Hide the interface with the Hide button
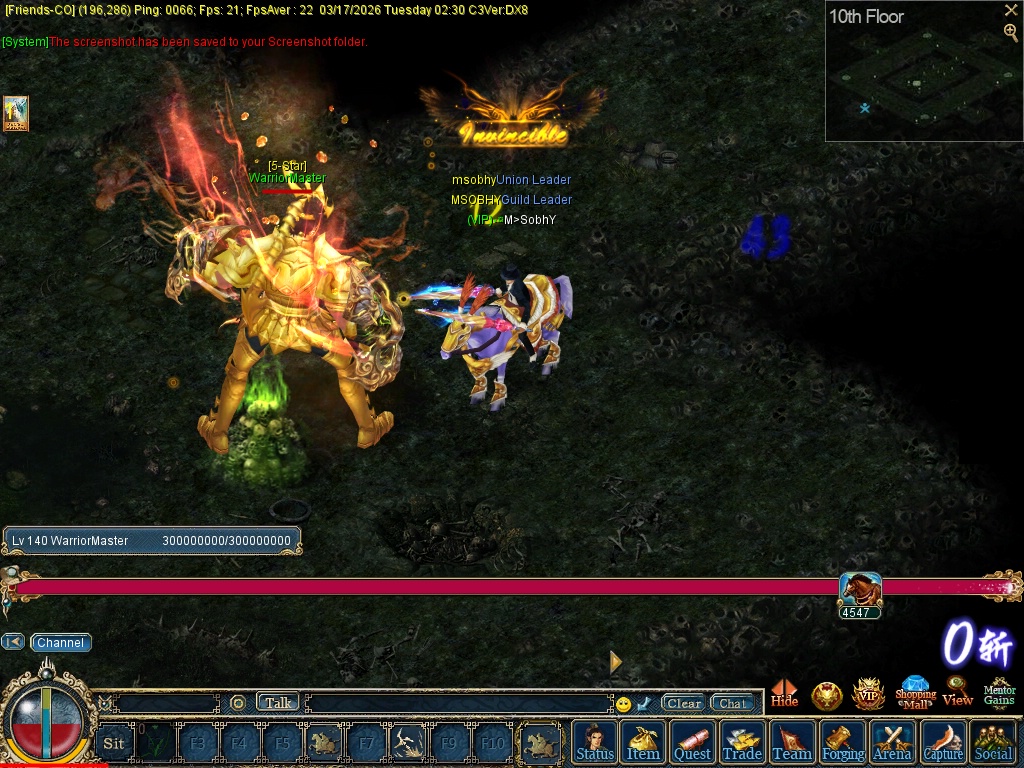Image resolution: width=1024 pixels, height=768 pixels. click(785, 693)
